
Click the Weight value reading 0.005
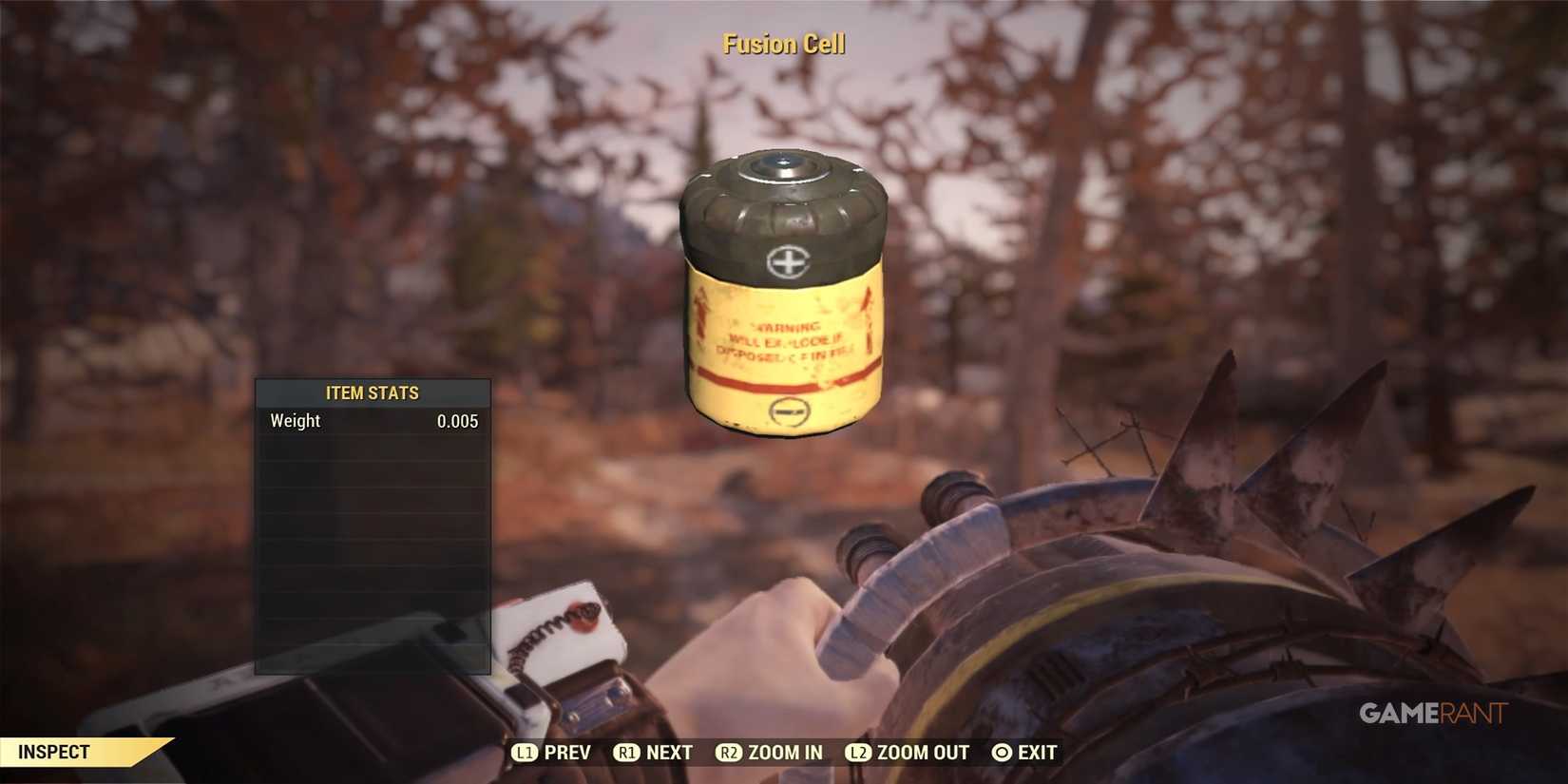tap(459, 420)
